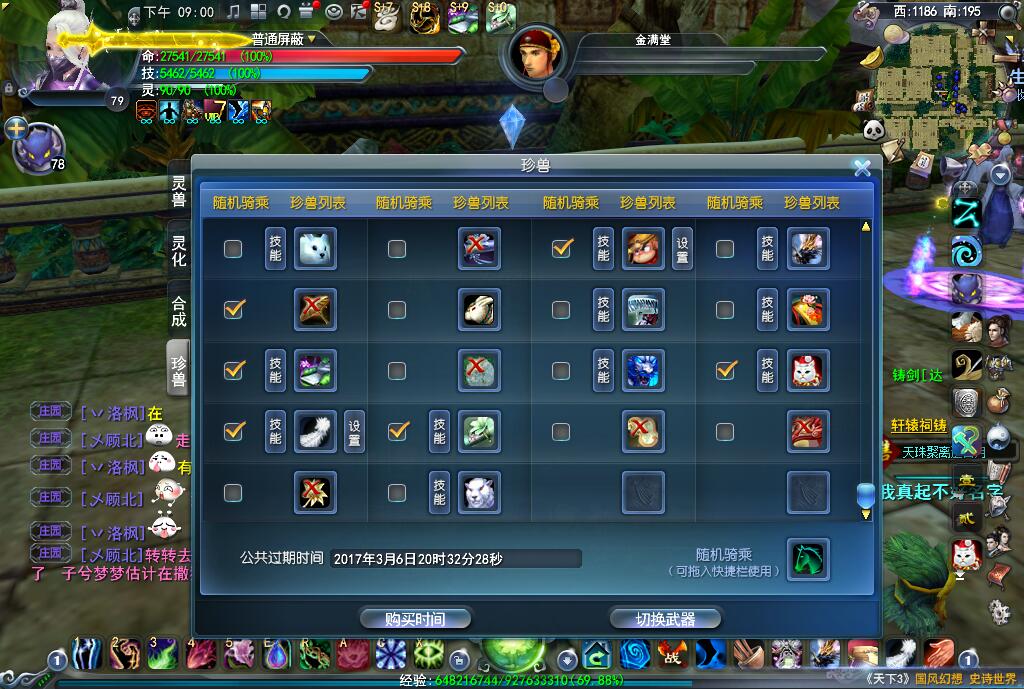Choose the white rabbit mount icon
1024x689 pixels.
pyautogui.click(x=479, y=310)
